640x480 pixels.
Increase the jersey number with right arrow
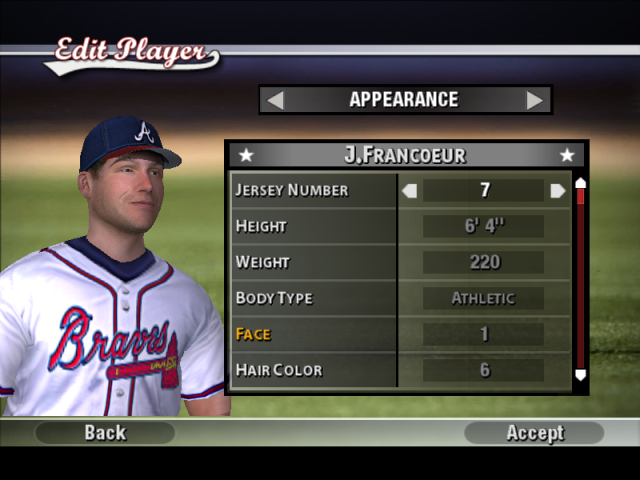coord(557,190)
